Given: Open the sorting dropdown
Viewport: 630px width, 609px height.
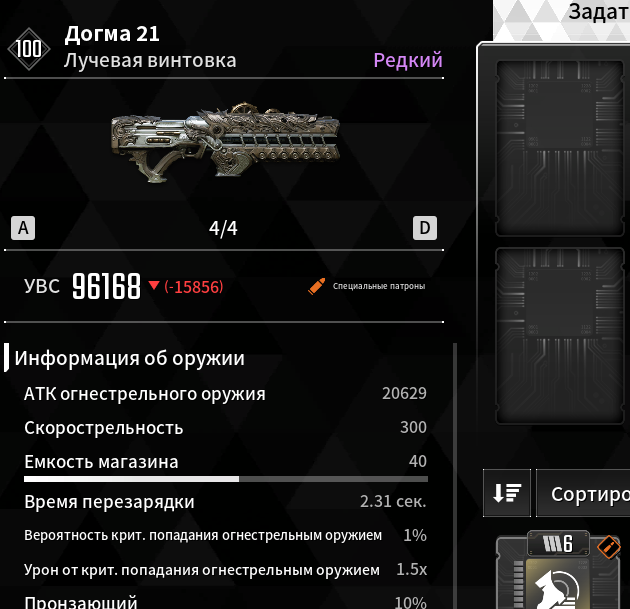Looking at the screenshot, I should tap(584, 494).
